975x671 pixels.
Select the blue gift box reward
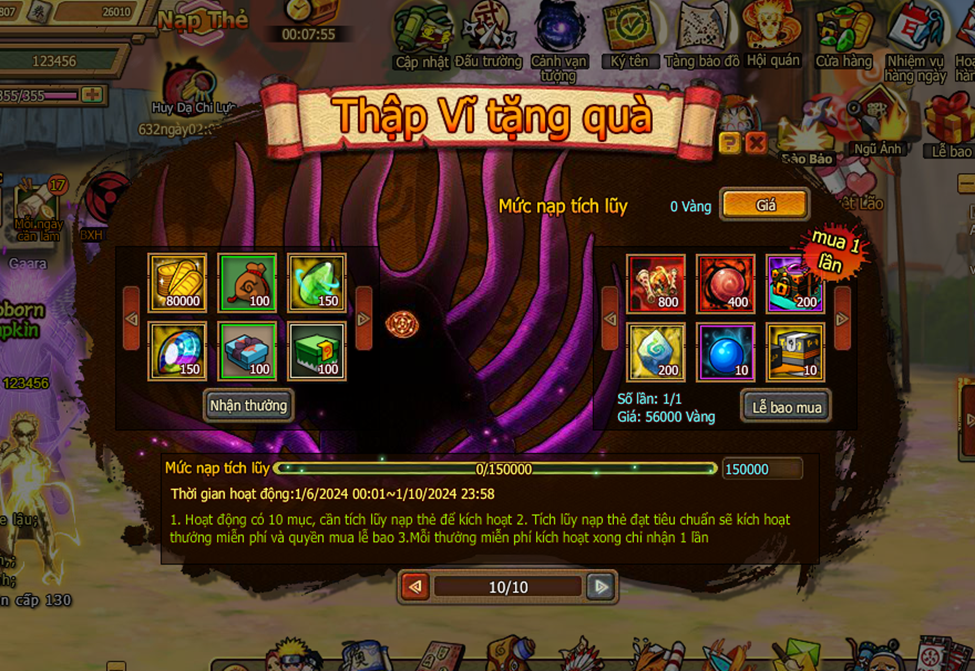247,351
